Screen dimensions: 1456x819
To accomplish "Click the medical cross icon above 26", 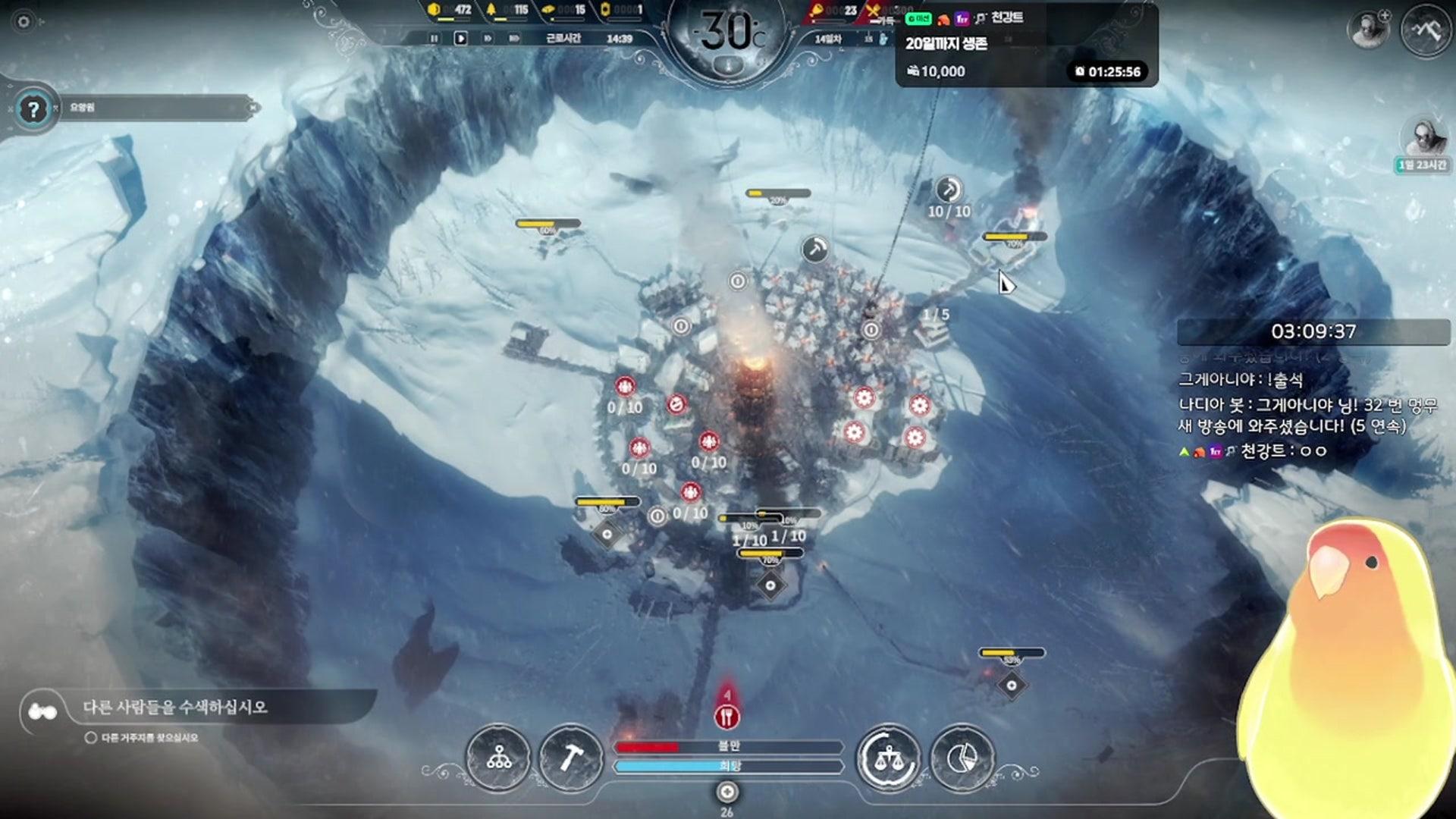I will pyautogui.click(x=726, y=792).
